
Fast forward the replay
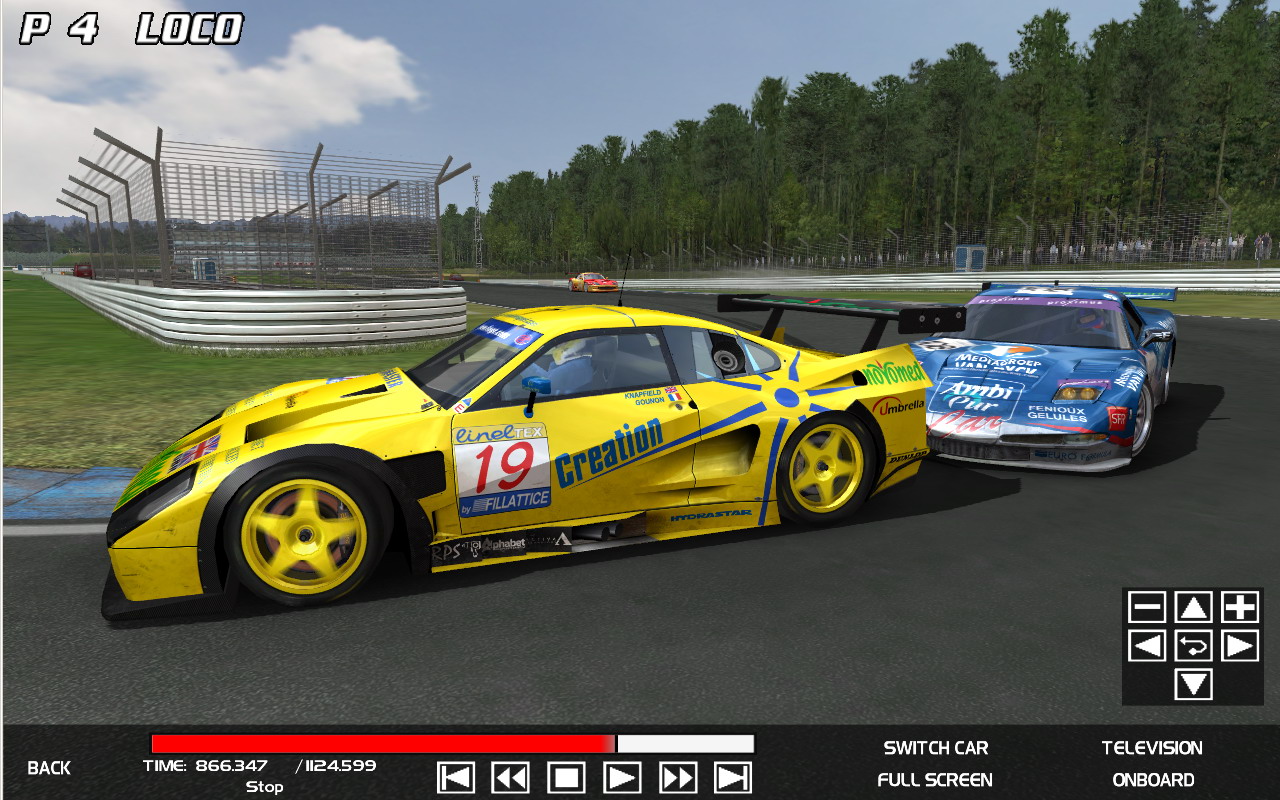click(x=678, y=777)
